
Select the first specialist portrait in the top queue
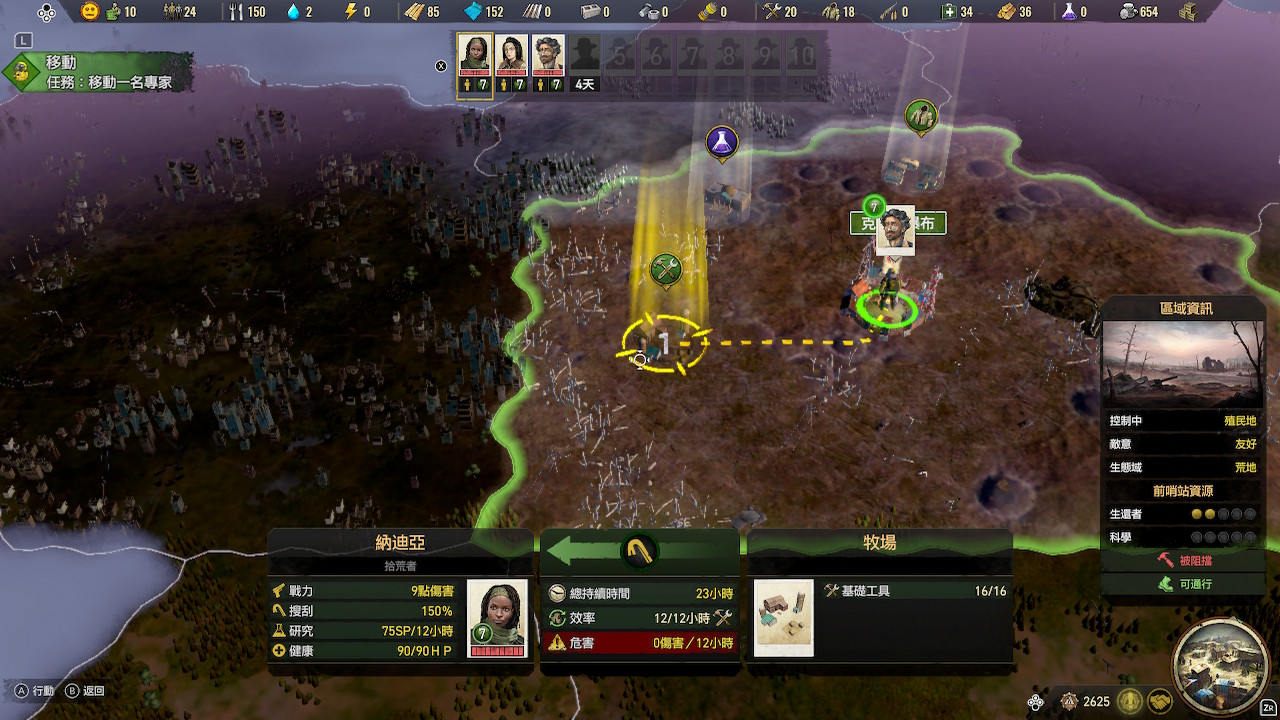tap(475, 57)
